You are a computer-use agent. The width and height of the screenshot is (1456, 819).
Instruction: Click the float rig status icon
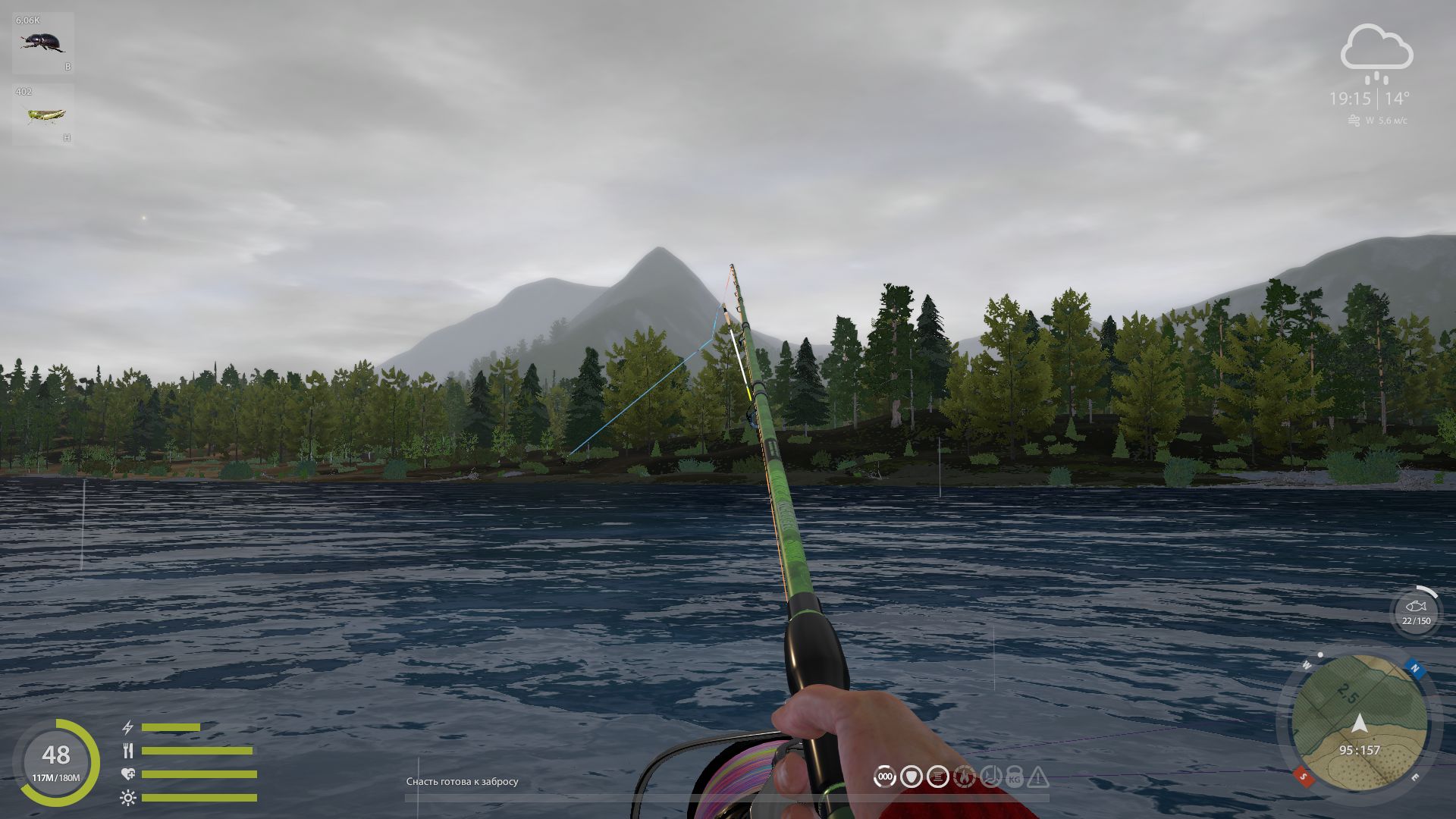pyautogui.click(x=910, y=776)
